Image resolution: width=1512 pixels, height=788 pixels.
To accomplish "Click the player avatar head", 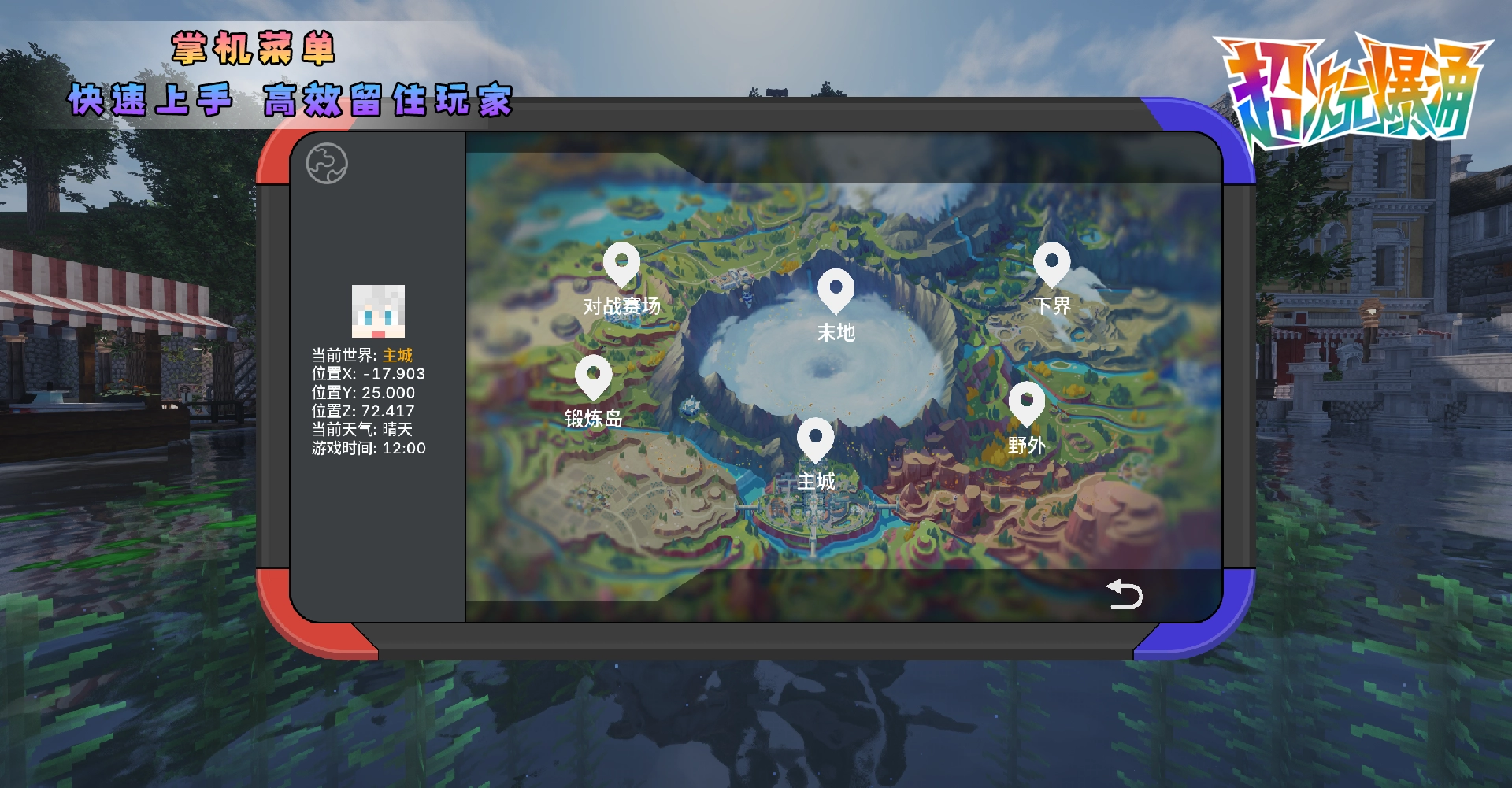I will click(x=378, y=311).
